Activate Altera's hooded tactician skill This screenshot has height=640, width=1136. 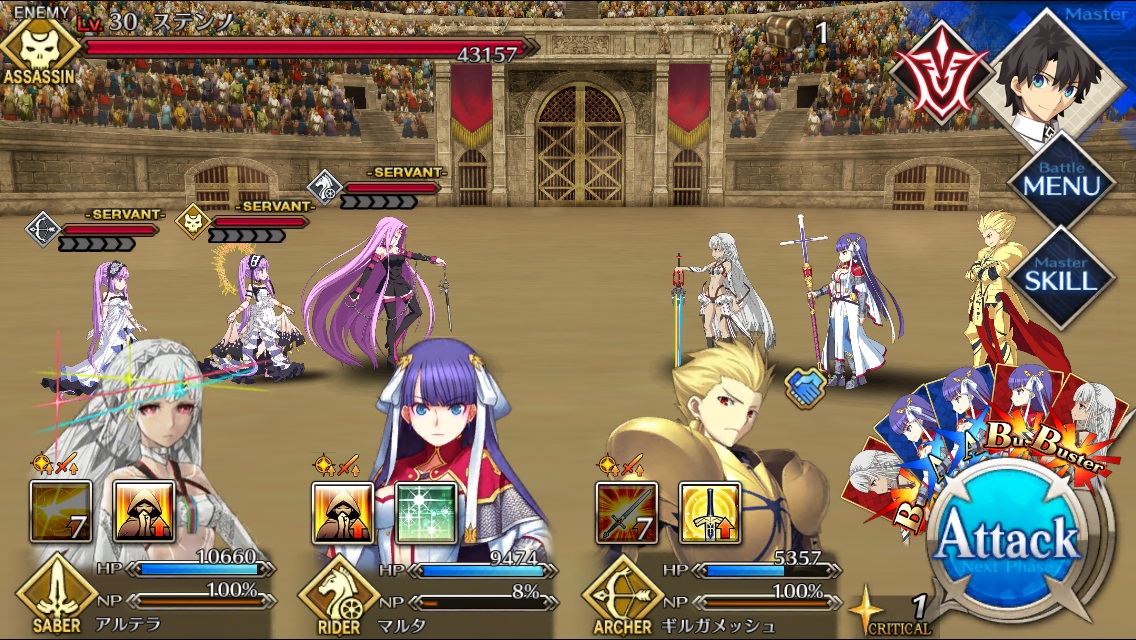tap(145, 511)
